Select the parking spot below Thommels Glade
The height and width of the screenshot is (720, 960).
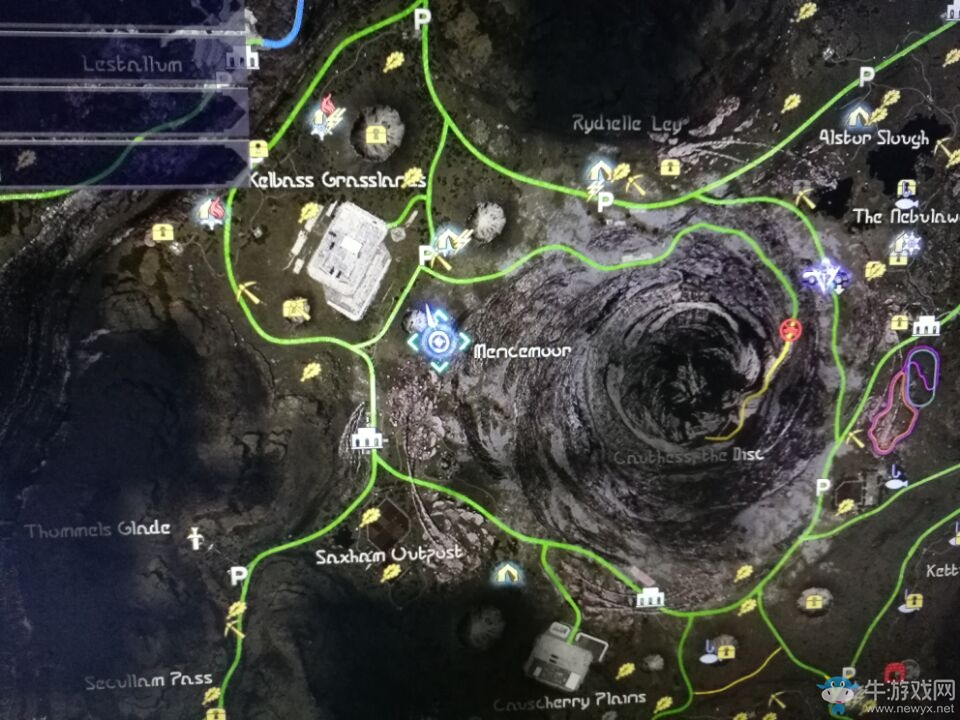pos(238,575)
